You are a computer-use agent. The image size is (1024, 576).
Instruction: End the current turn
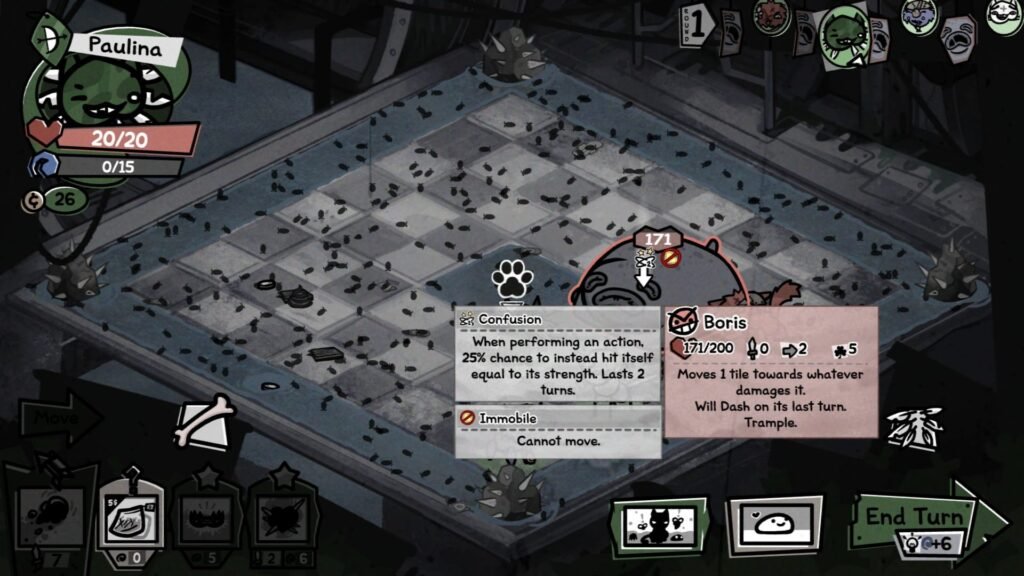click(916, 517)
